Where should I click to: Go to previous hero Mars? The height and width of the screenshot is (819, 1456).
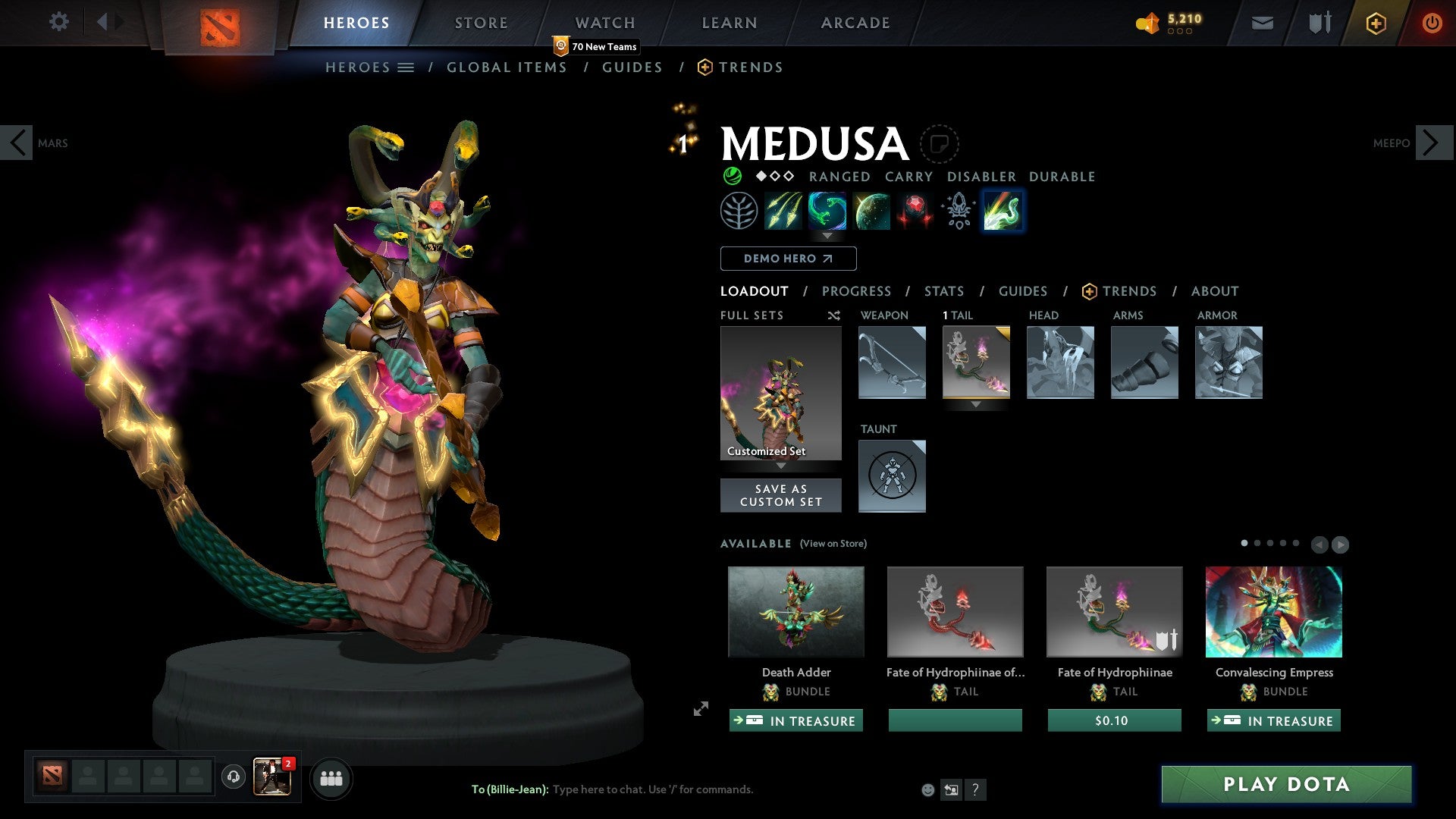pyautogui.click(x=17, y=143)
